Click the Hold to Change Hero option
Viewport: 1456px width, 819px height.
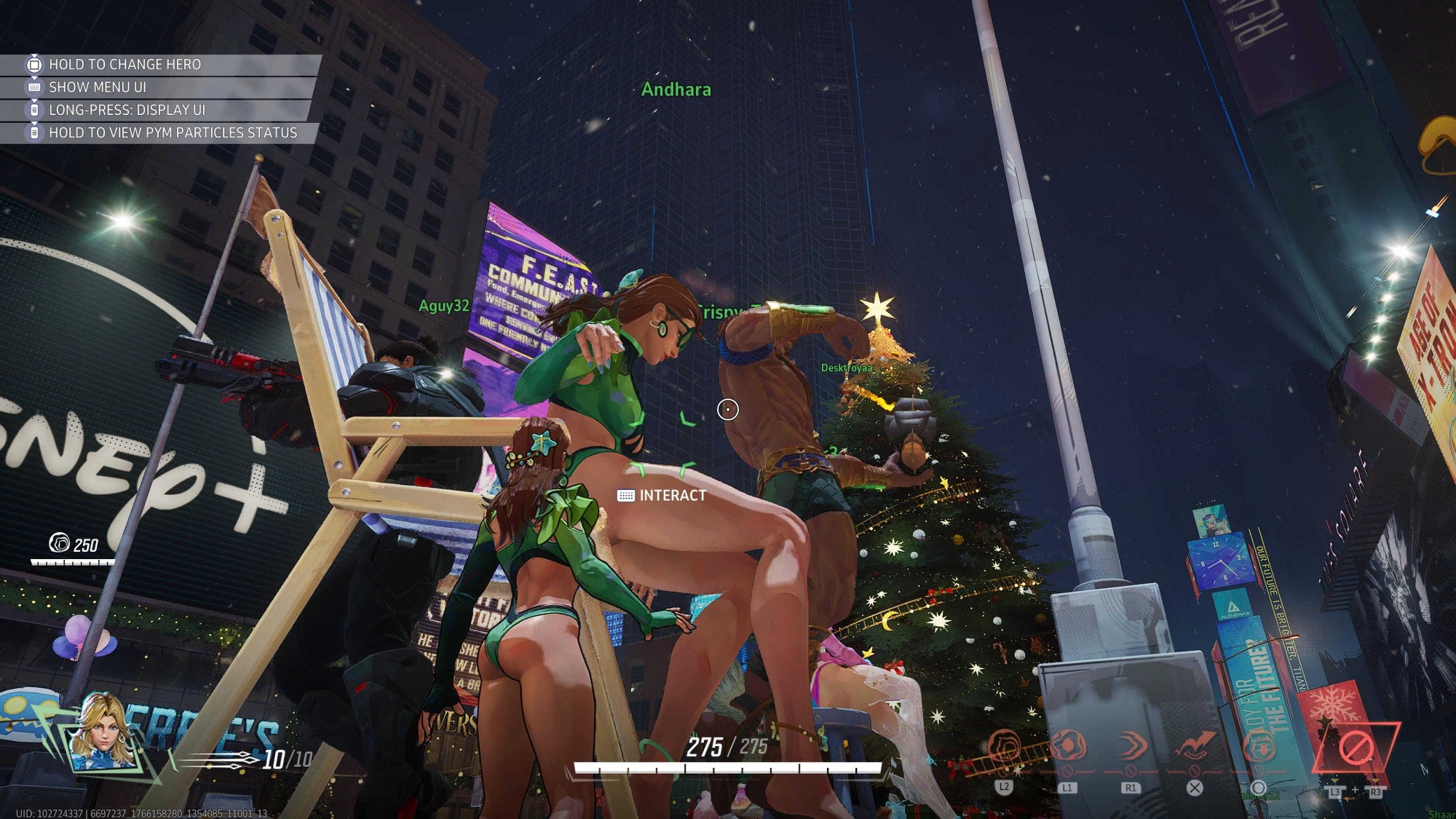[124, 65]
